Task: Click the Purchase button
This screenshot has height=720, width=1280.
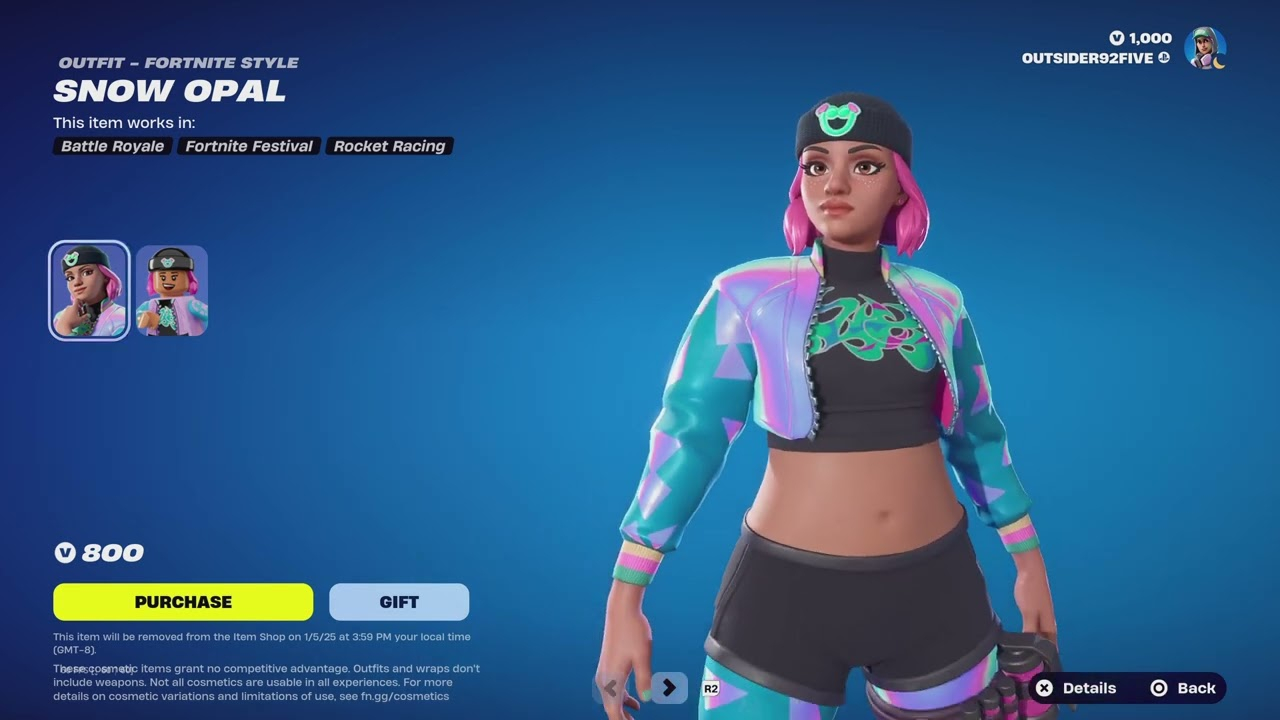Action: pyautogui.click(x=183, y=601)
